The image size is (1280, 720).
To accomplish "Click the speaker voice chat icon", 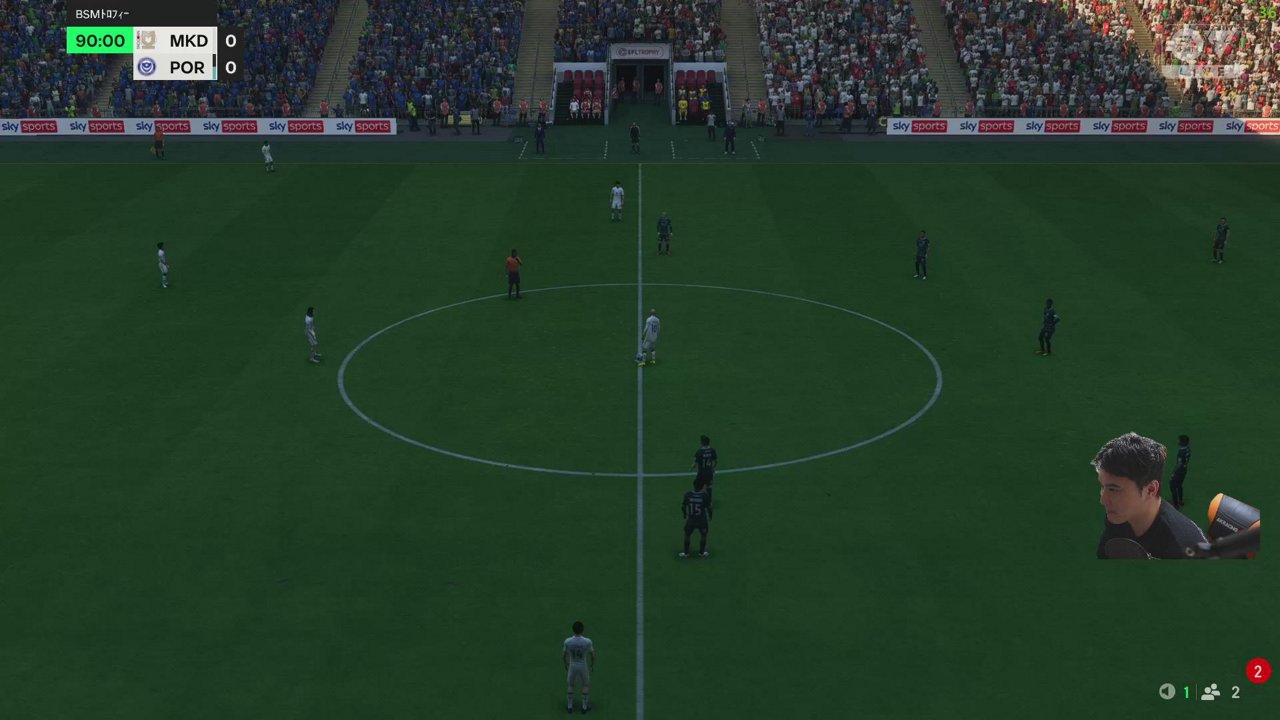I will coord(1166,692).
